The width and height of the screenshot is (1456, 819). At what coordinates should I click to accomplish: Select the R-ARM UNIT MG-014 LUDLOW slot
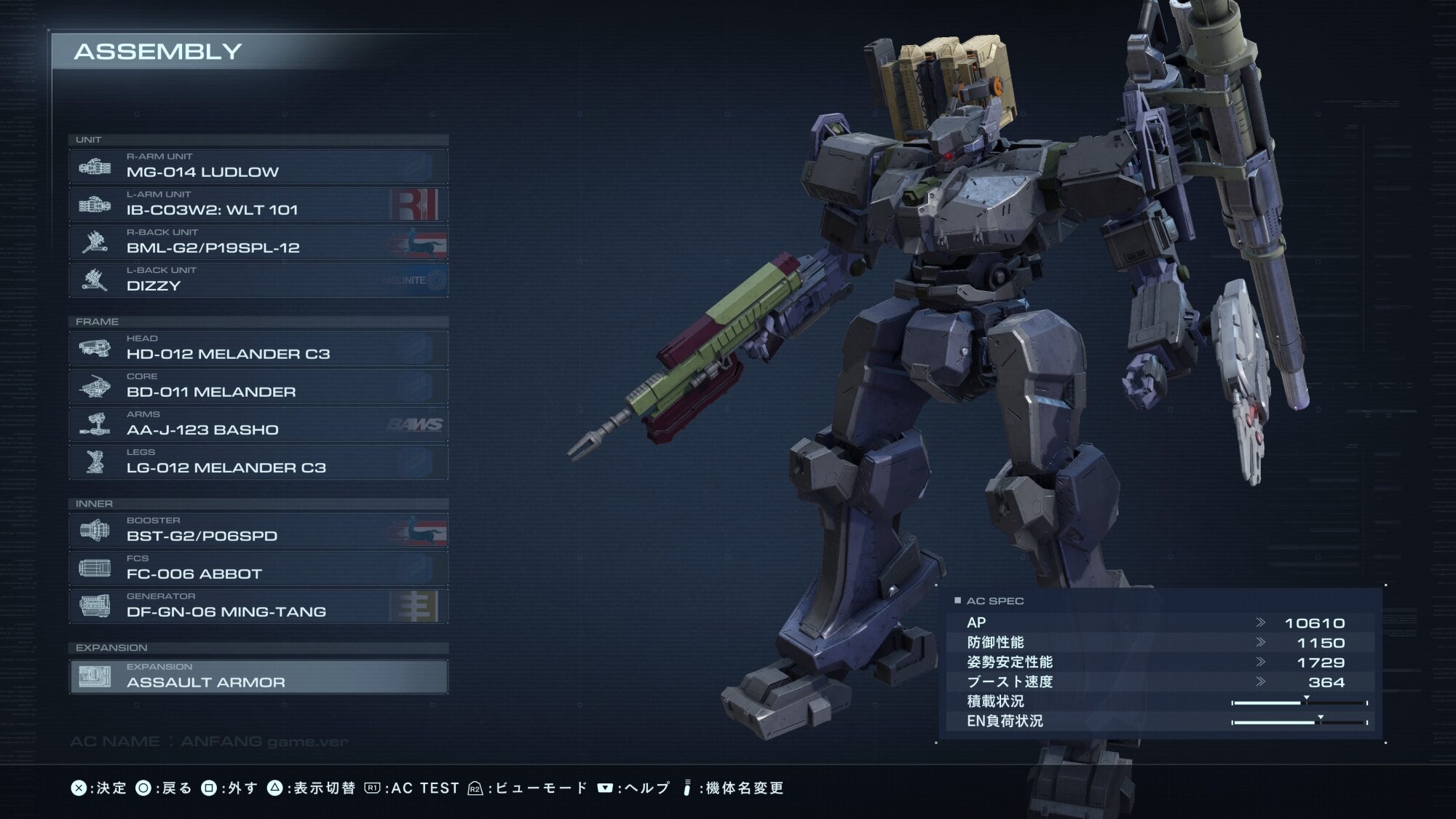pyautogui.click(x=258, y=167)
